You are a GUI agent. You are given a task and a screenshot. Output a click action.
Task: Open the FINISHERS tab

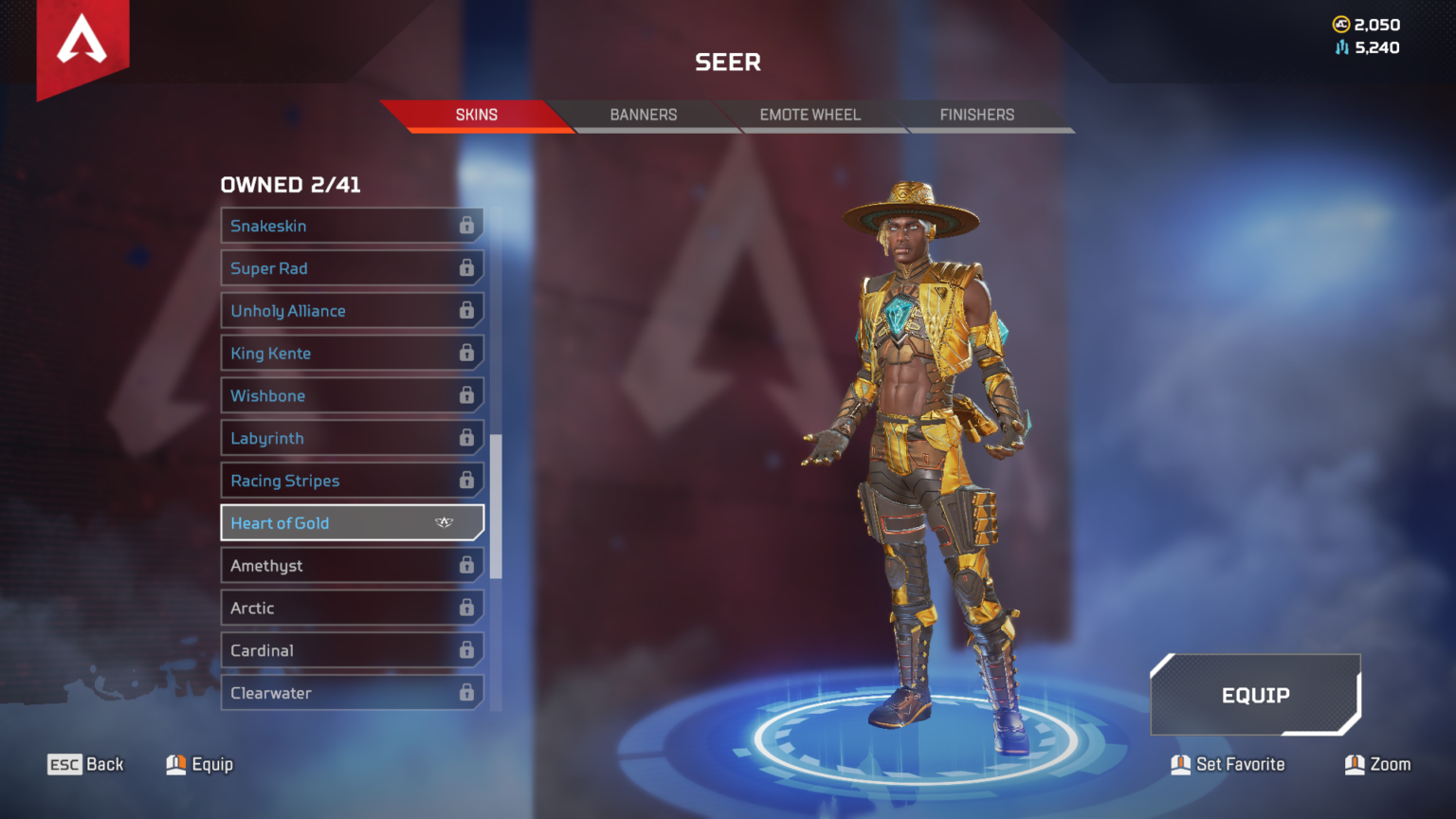[976, 115]
